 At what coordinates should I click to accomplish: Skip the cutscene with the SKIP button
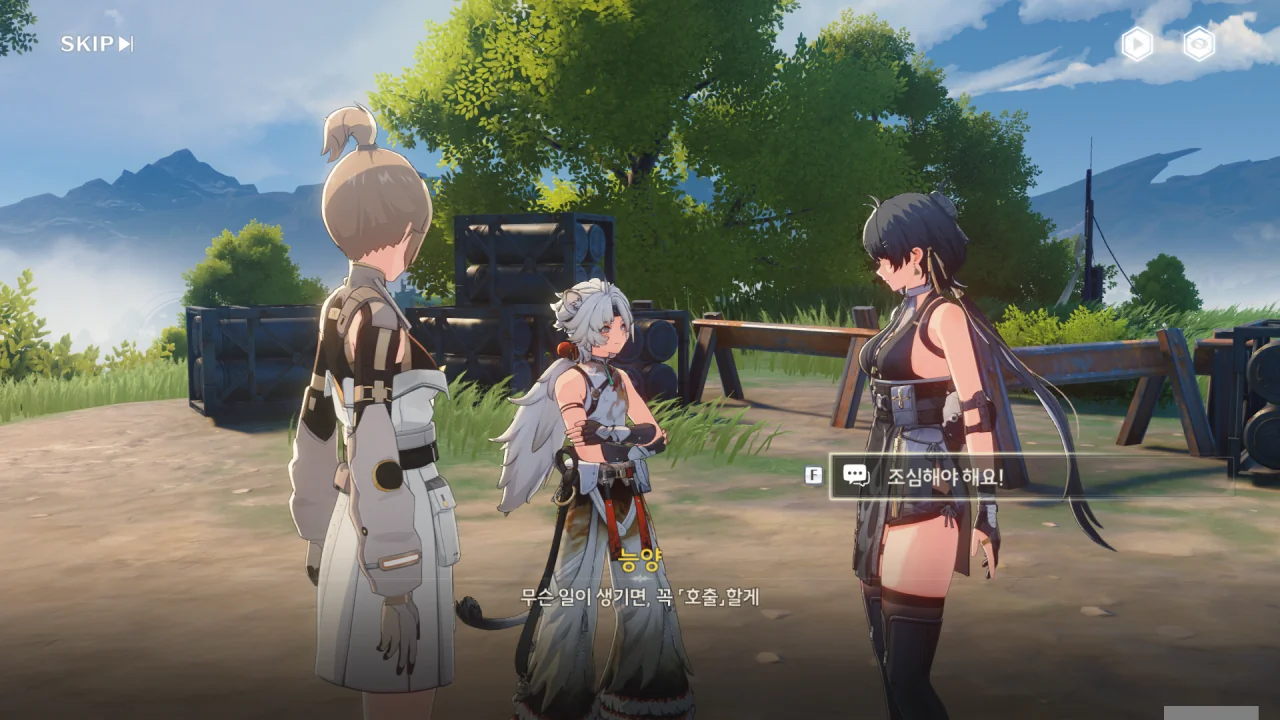pos(96,44)
